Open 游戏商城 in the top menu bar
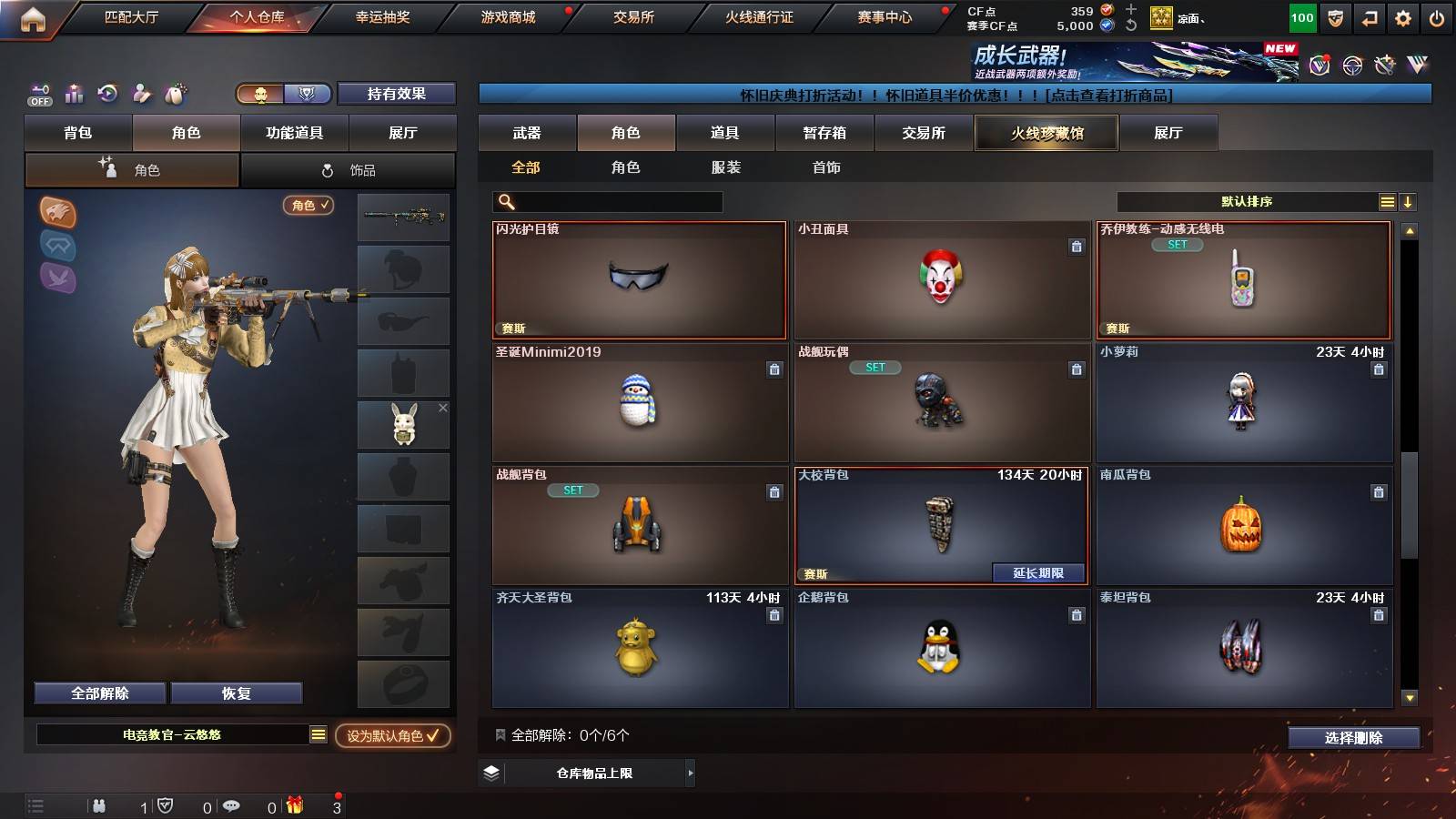Viewport: 1456px width, 819px height. tap(507, 16)
